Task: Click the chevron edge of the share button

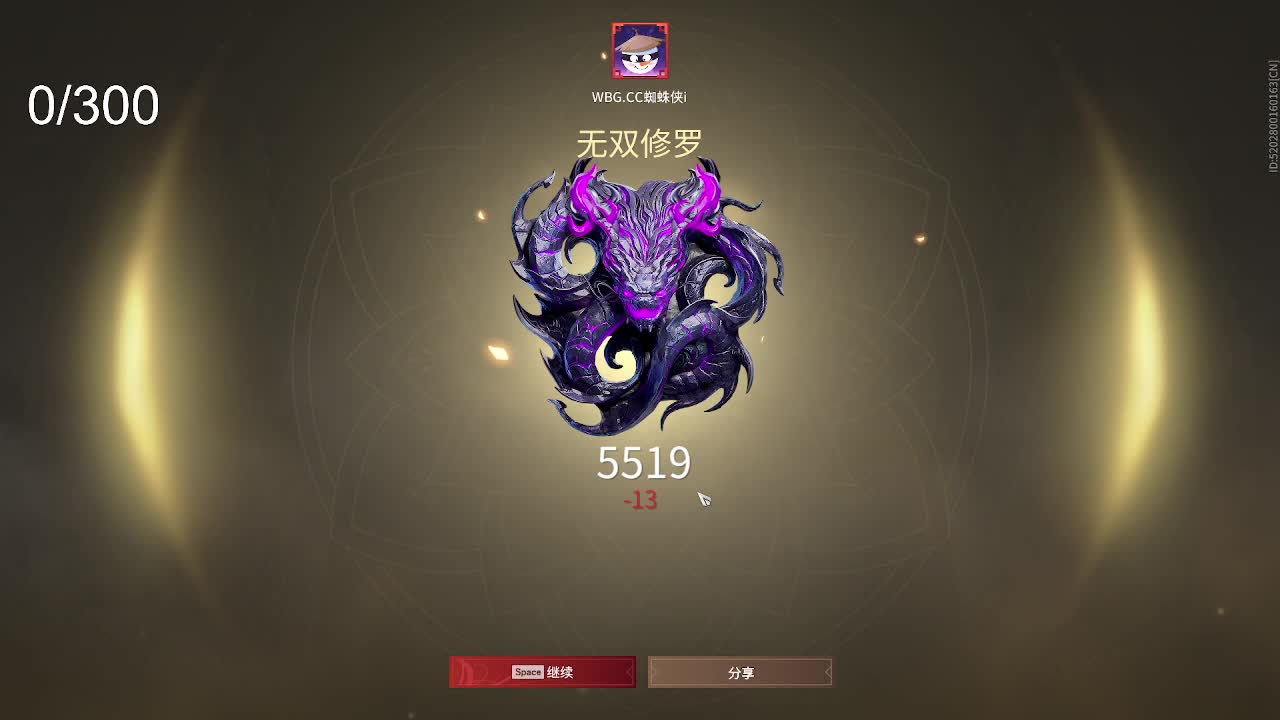Action: pyautogui.click(x=828, y=672)
